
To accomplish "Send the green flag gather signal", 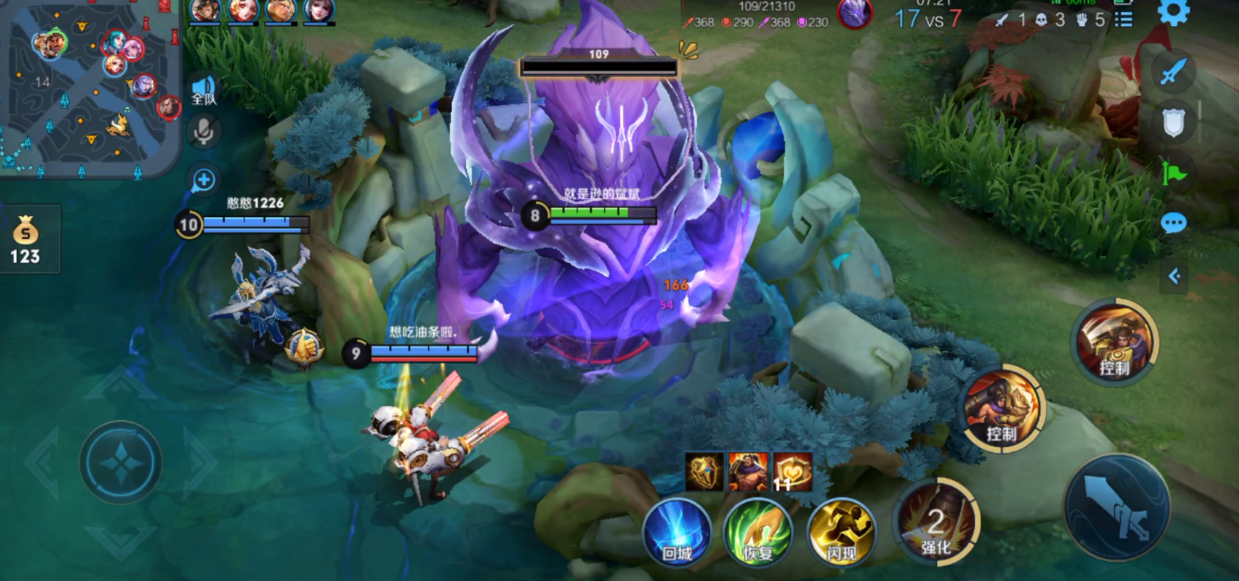I will tap(1174, 173).
